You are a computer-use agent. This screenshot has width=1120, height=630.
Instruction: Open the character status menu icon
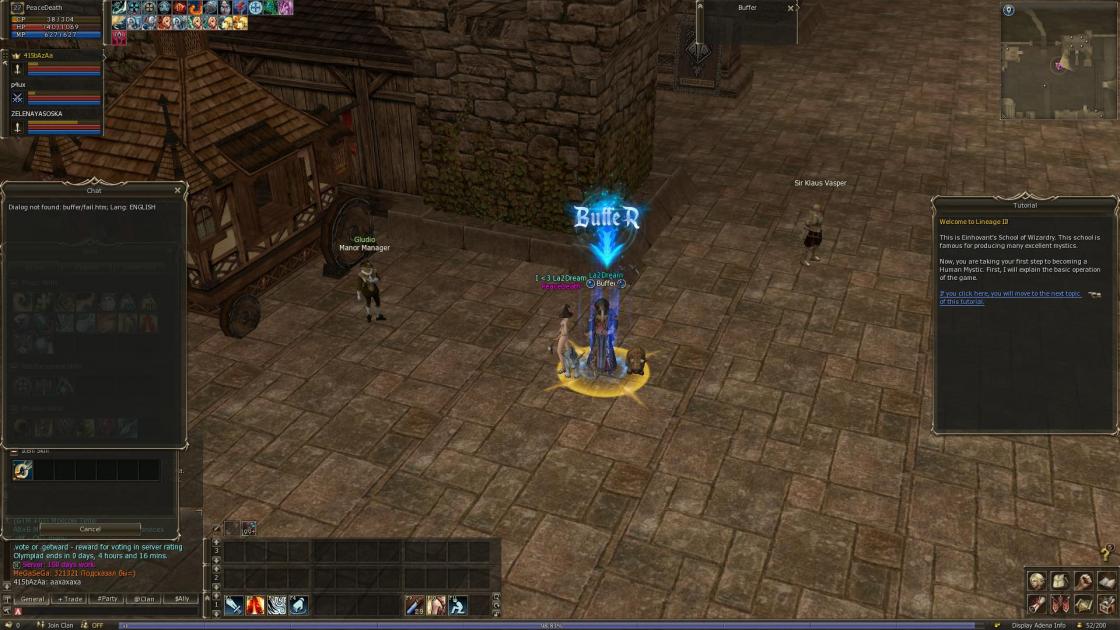[1037, 581]
